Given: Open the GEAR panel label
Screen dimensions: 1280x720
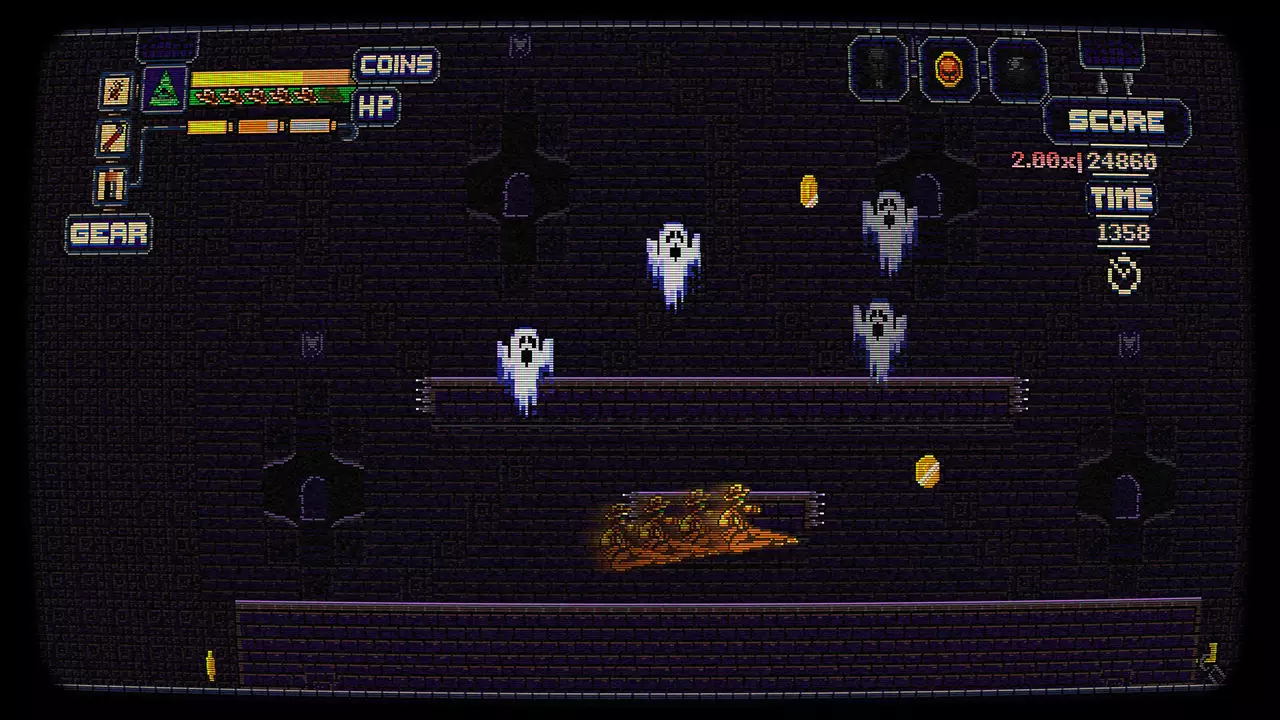Looking at the screenshot, I should point(109,234).
